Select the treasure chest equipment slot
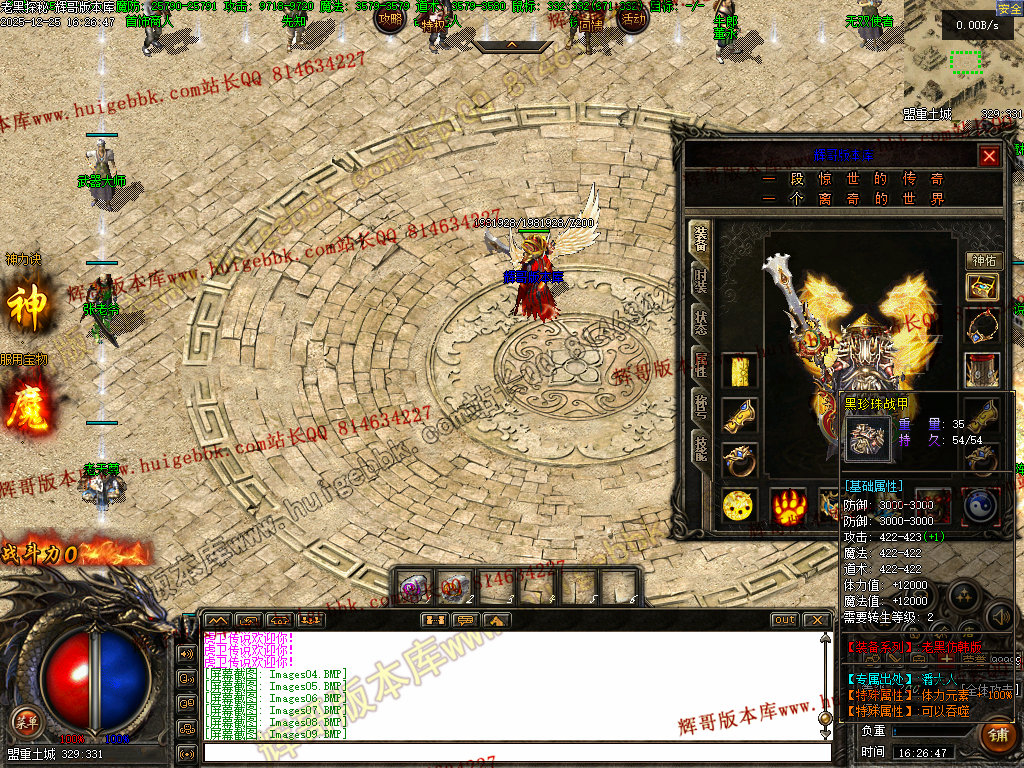The image size is (1024, 768). pyautogui.click(x=982, y=287)
